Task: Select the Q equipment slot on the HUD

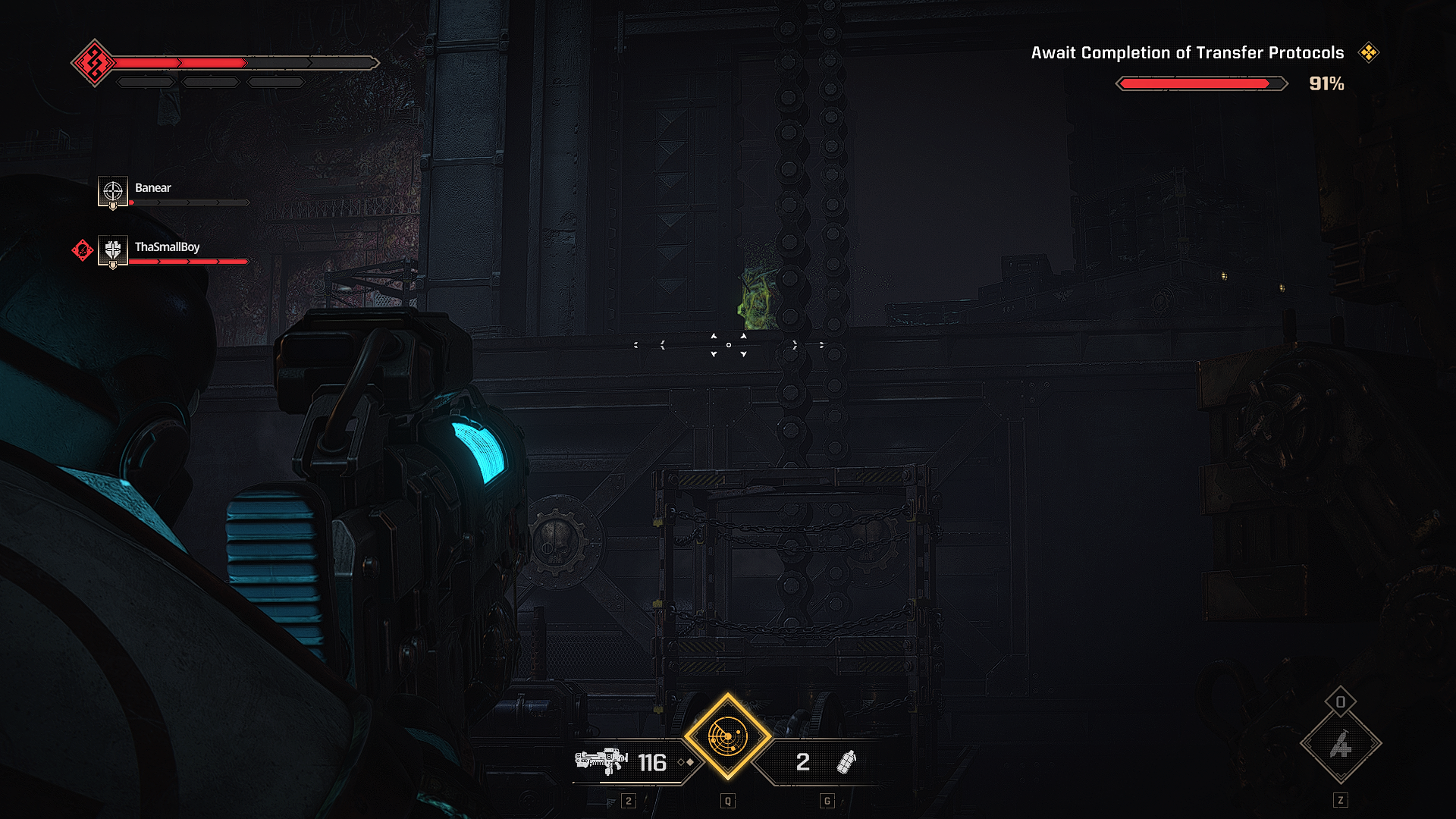Action: click(729, 799)
